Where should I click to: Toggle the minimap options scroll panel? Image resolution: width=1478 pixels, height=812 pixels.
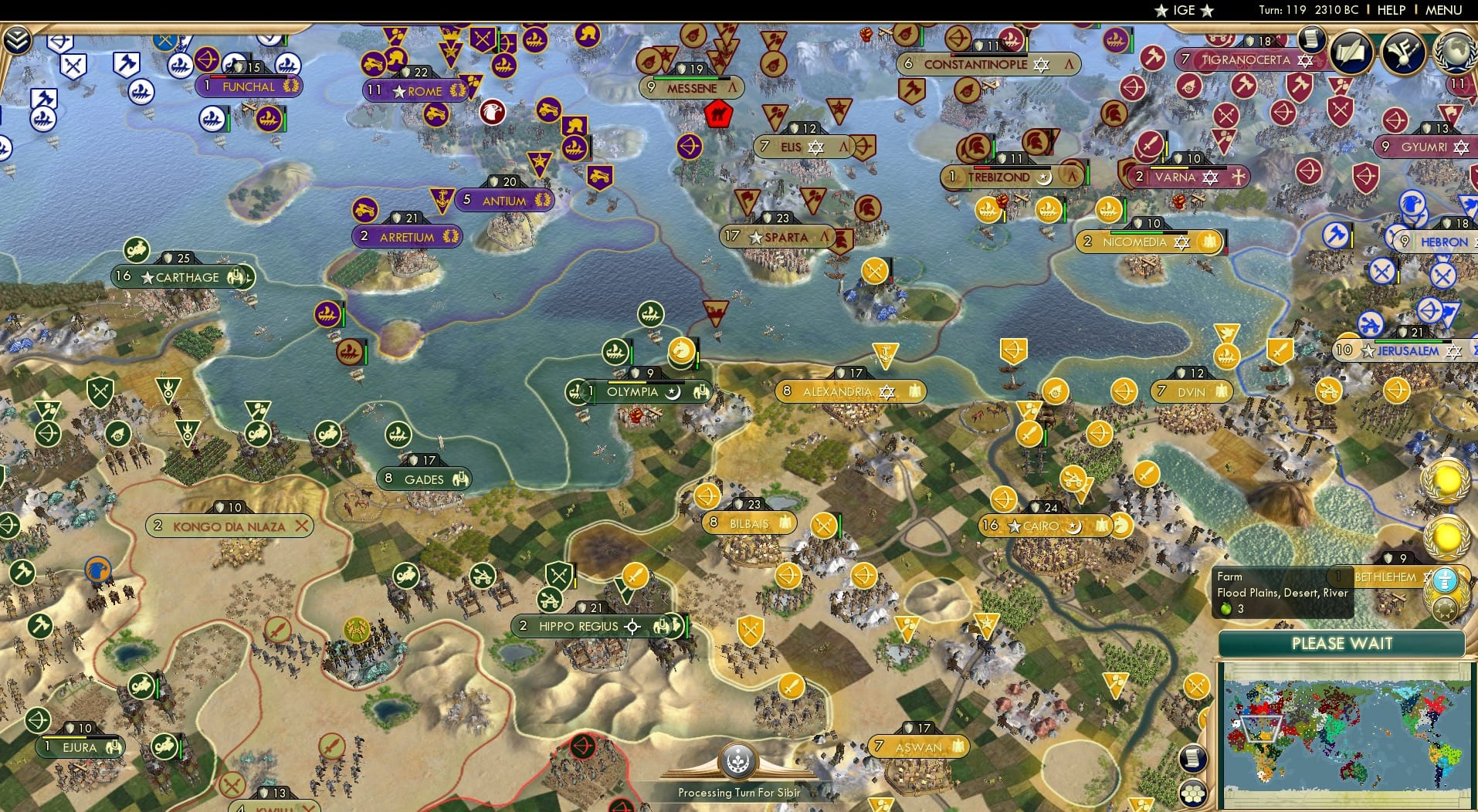pos(1192,759)
